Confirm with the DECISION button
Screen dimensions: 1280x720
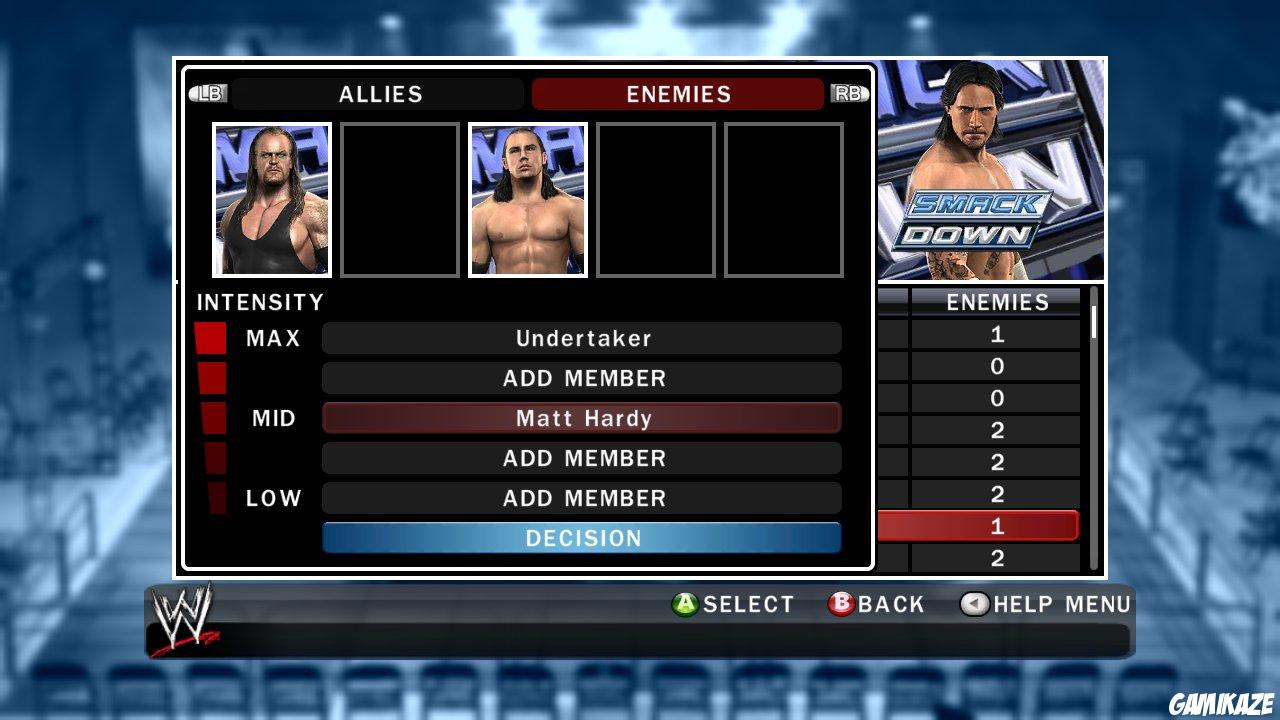tap(582, 538)
